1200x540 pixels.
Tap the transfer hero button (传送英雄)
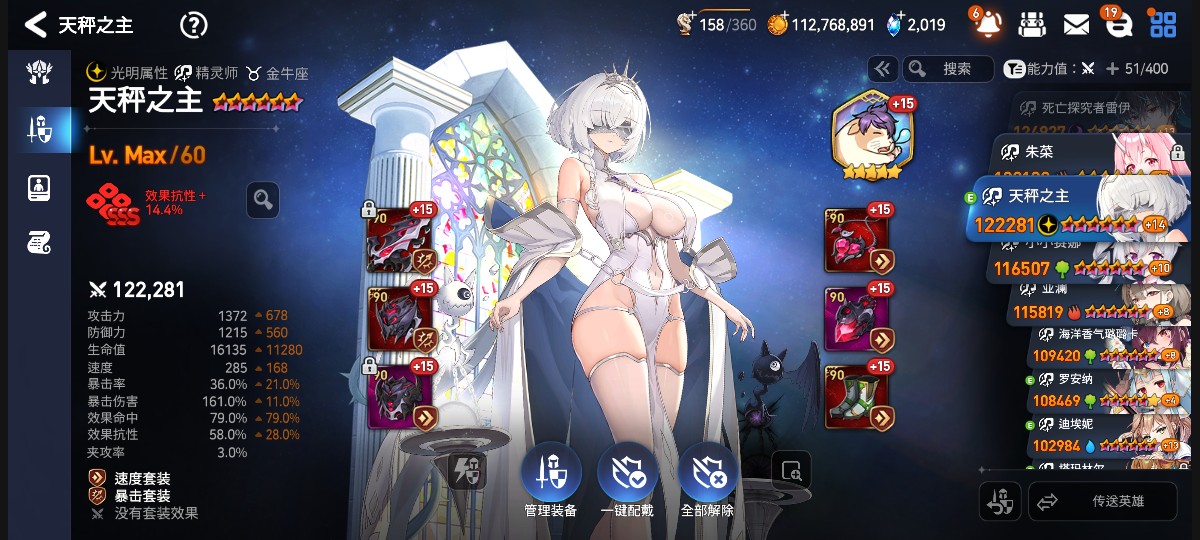(1102, 502)
